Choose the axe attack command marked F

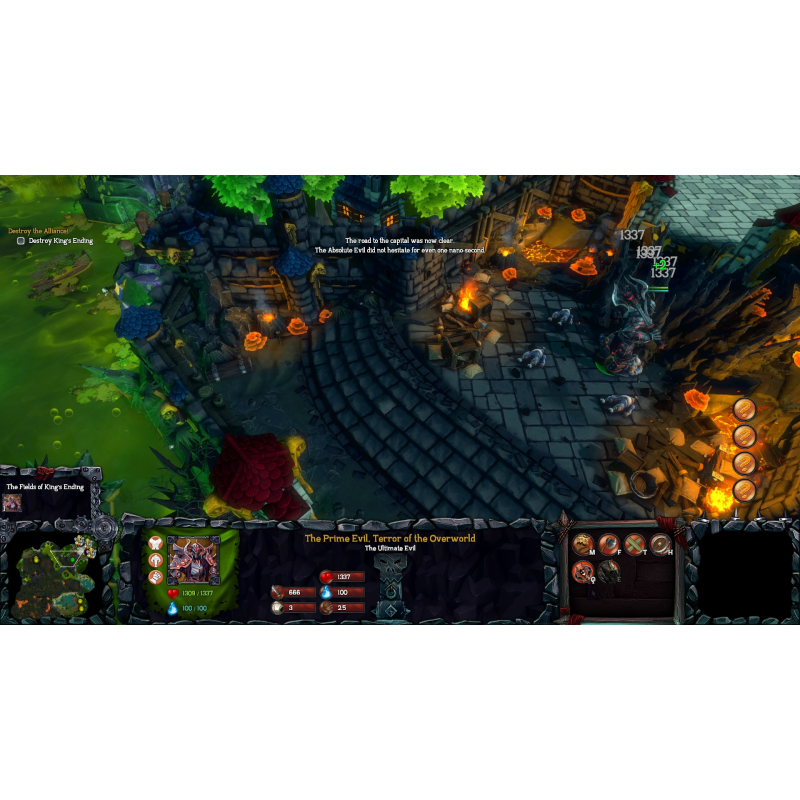[608, 544]
